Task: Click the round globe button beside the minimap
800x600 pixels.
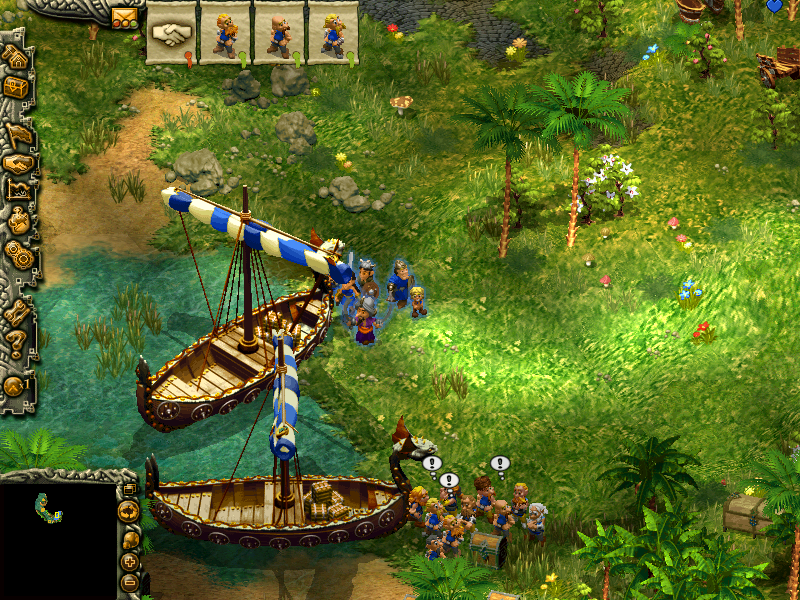Action: (x=128, y=512)
